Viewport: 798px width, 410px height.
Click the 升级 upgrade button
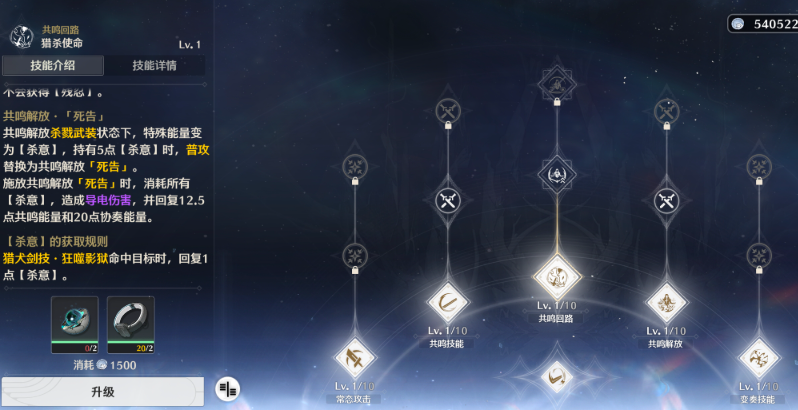point(103,391)
